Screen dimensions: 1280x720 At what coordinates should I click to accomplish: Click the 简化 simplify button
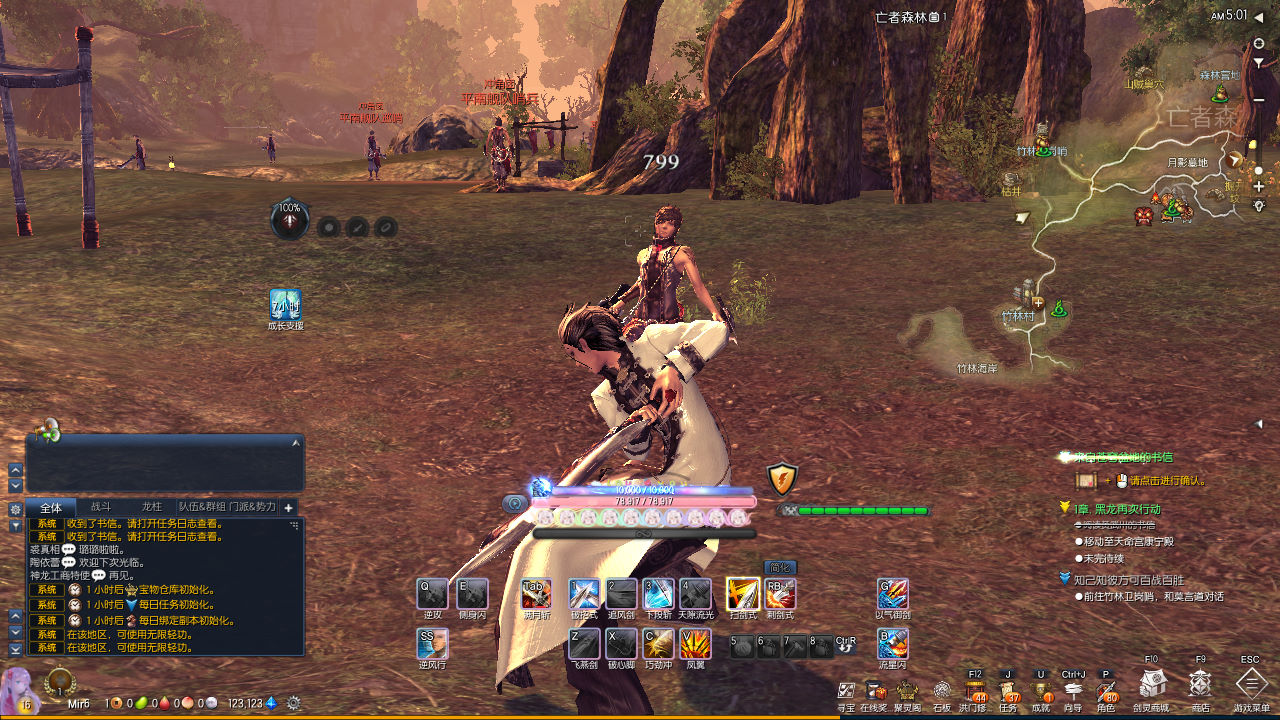coord(780,567)
